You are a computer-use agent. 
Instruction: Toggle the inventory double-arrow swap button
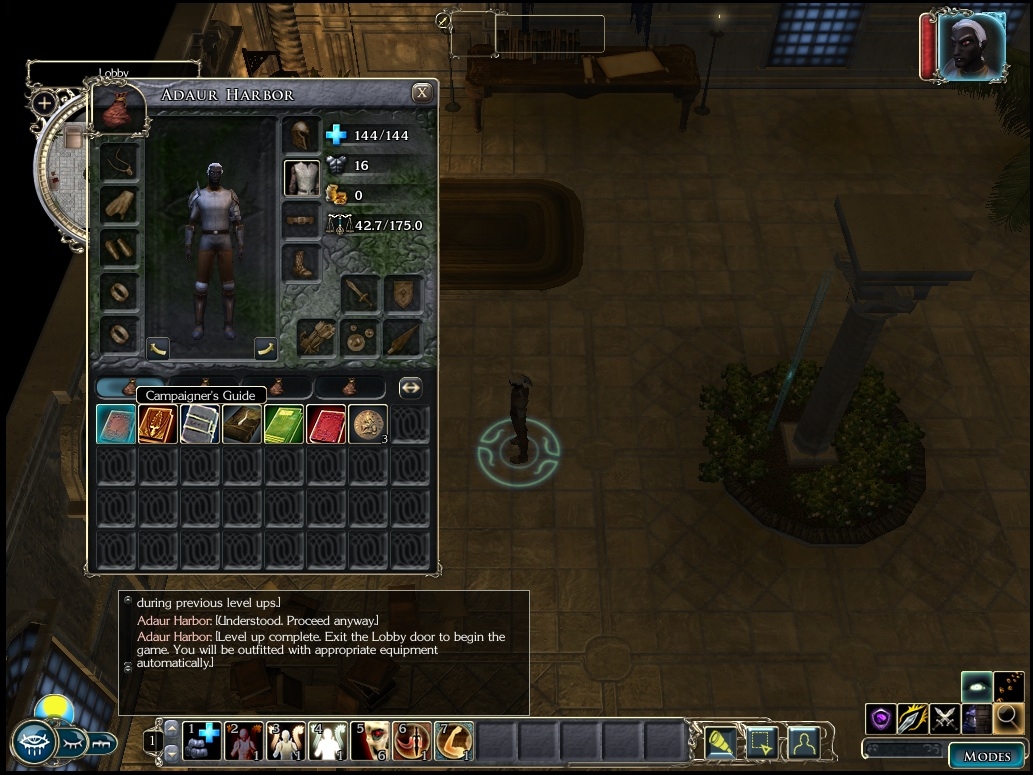click(410, 387)
